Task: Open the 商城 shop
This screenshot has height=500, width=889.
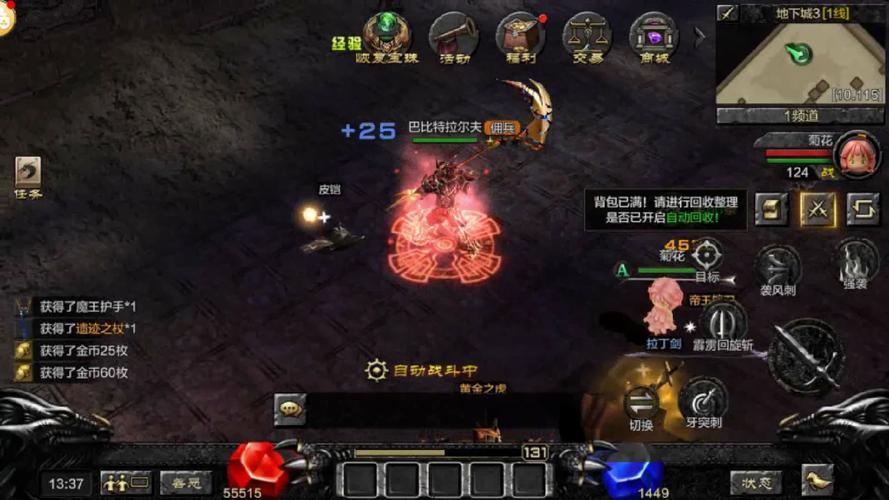Action: (x=653, y=35)
